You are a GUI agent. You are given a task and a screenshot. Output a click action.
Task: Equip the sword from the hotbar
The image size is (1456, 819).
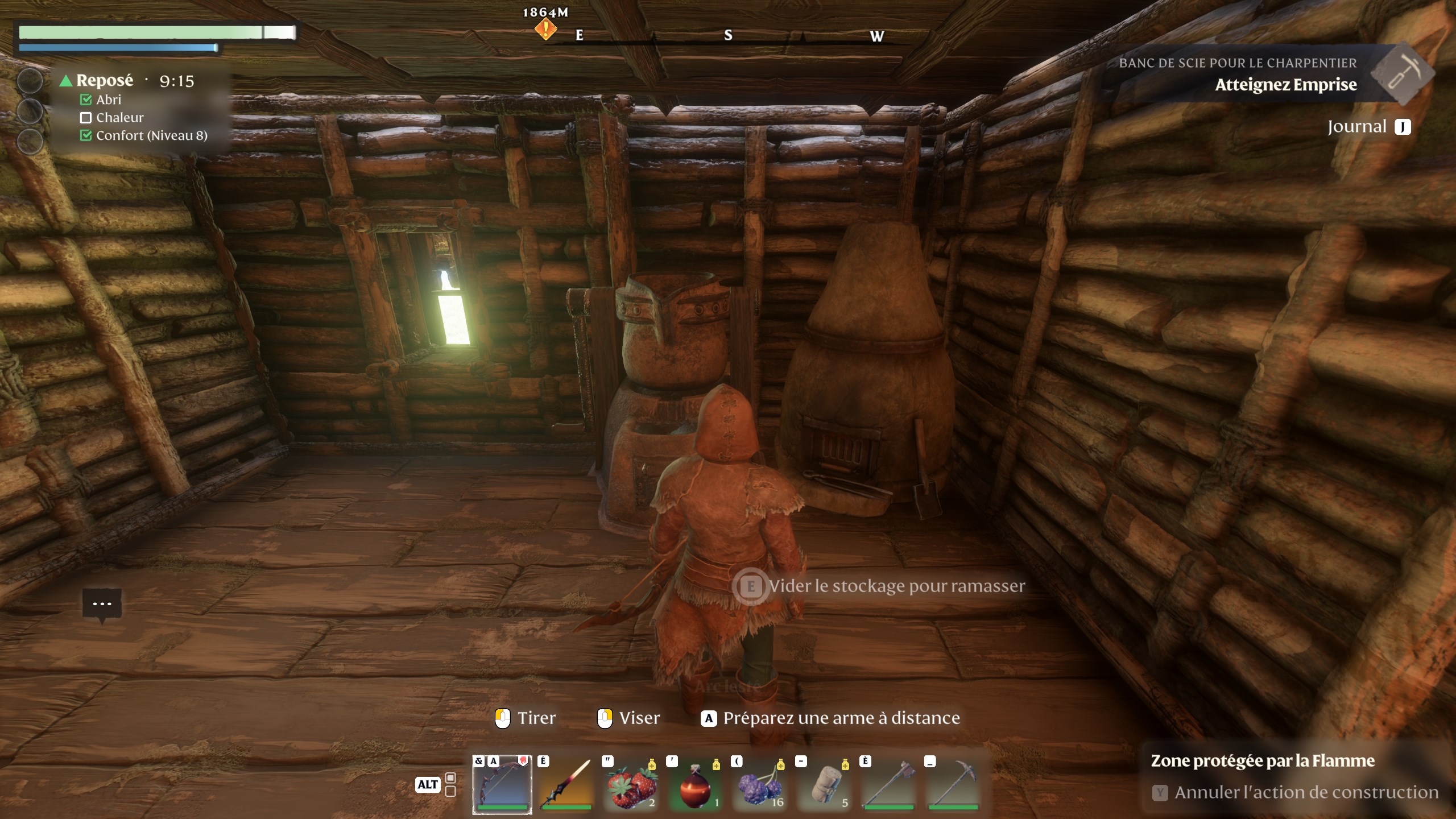pos(566,784)
